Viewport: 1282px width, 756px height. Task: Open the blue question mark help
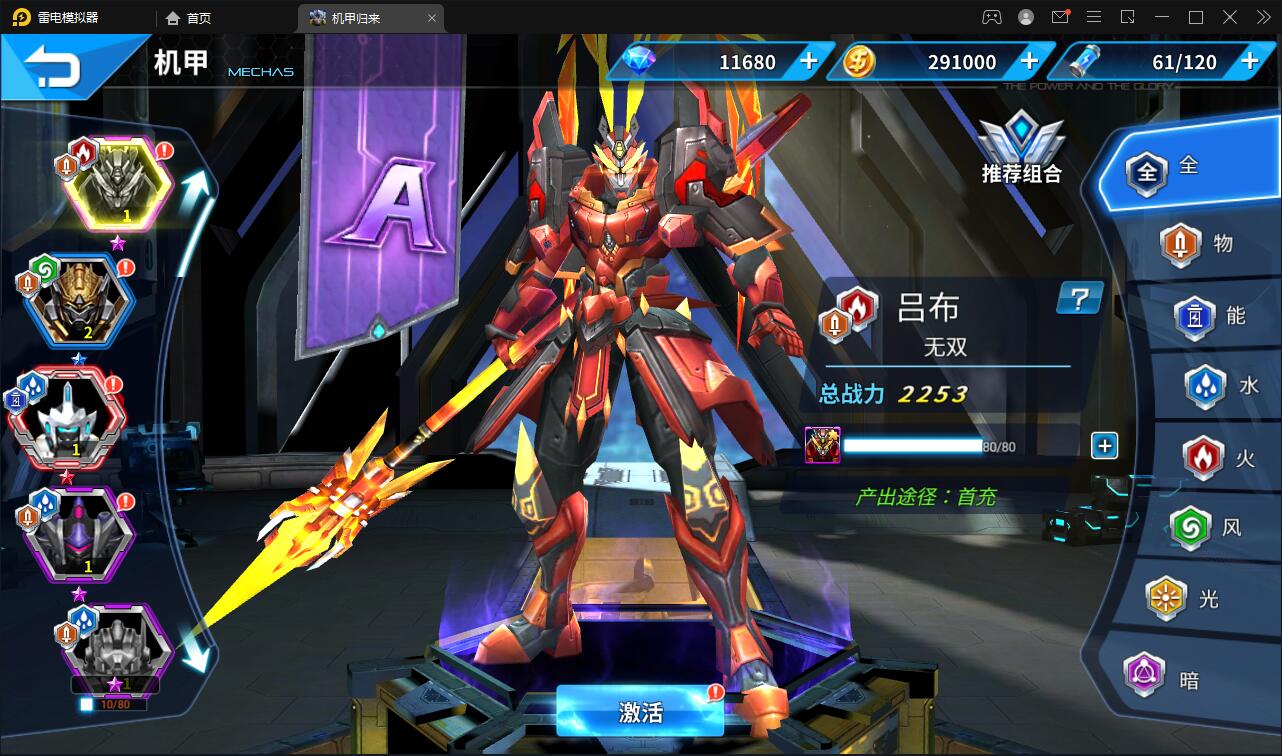[1079, 298]
